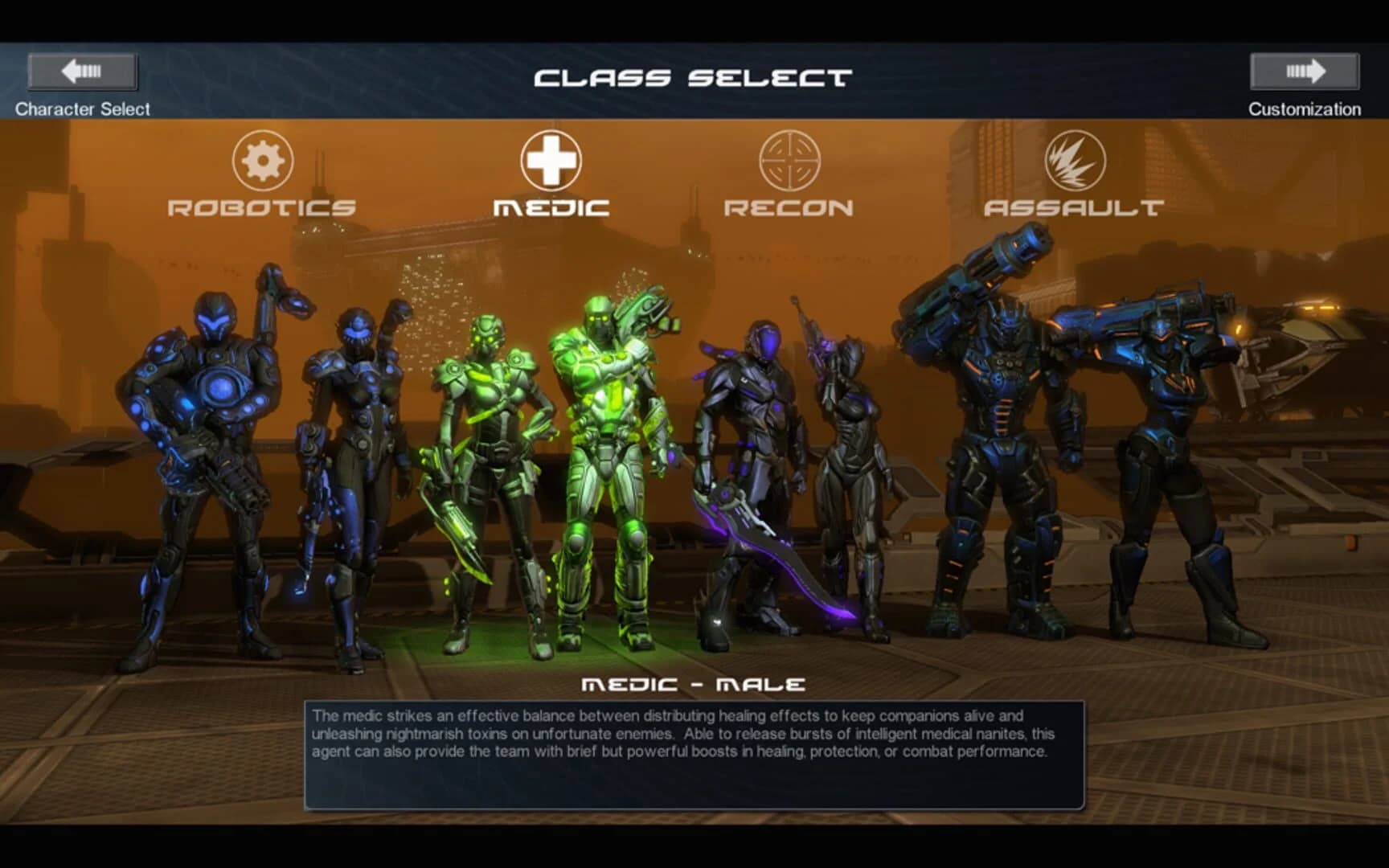Select the Recon class crosshair icon

791,162
